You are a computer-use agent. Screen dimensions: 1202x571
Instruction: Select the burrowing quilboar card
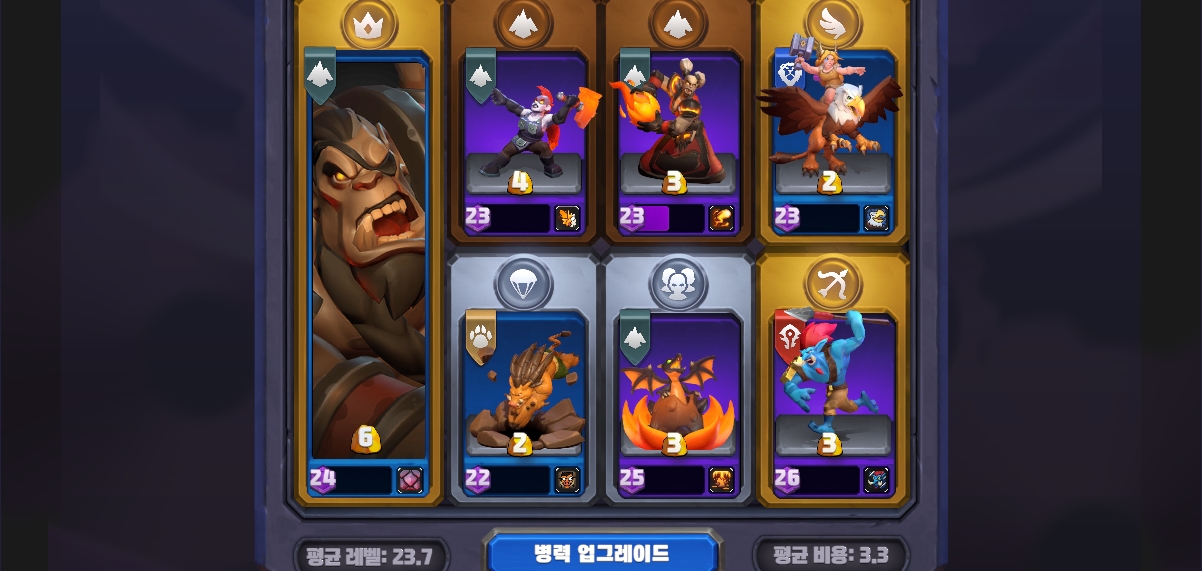[x=523, y=385]
